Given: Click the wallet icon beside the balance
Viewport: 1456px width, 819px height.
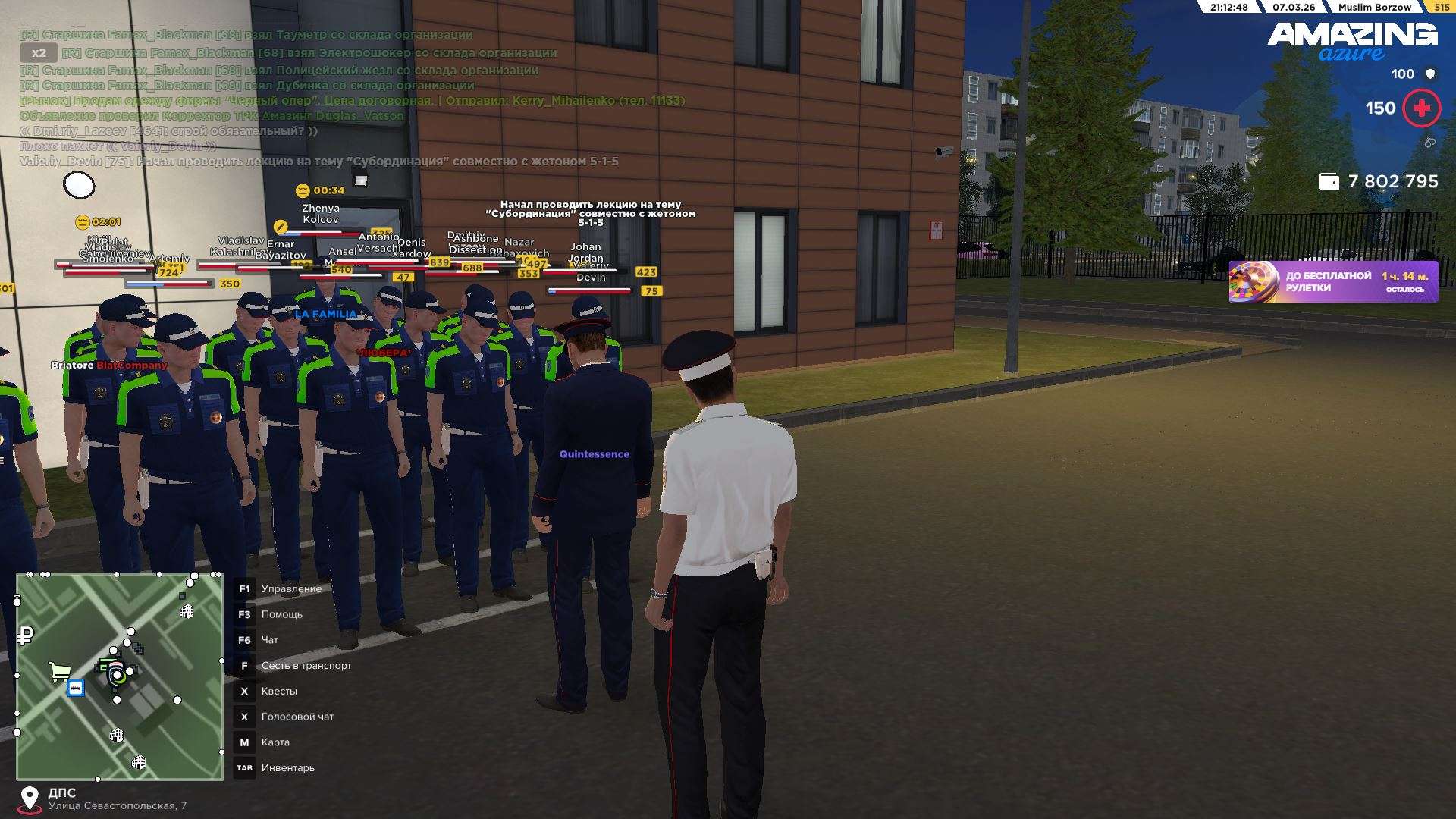Looking at the screenshot, I should point(1329,181).
